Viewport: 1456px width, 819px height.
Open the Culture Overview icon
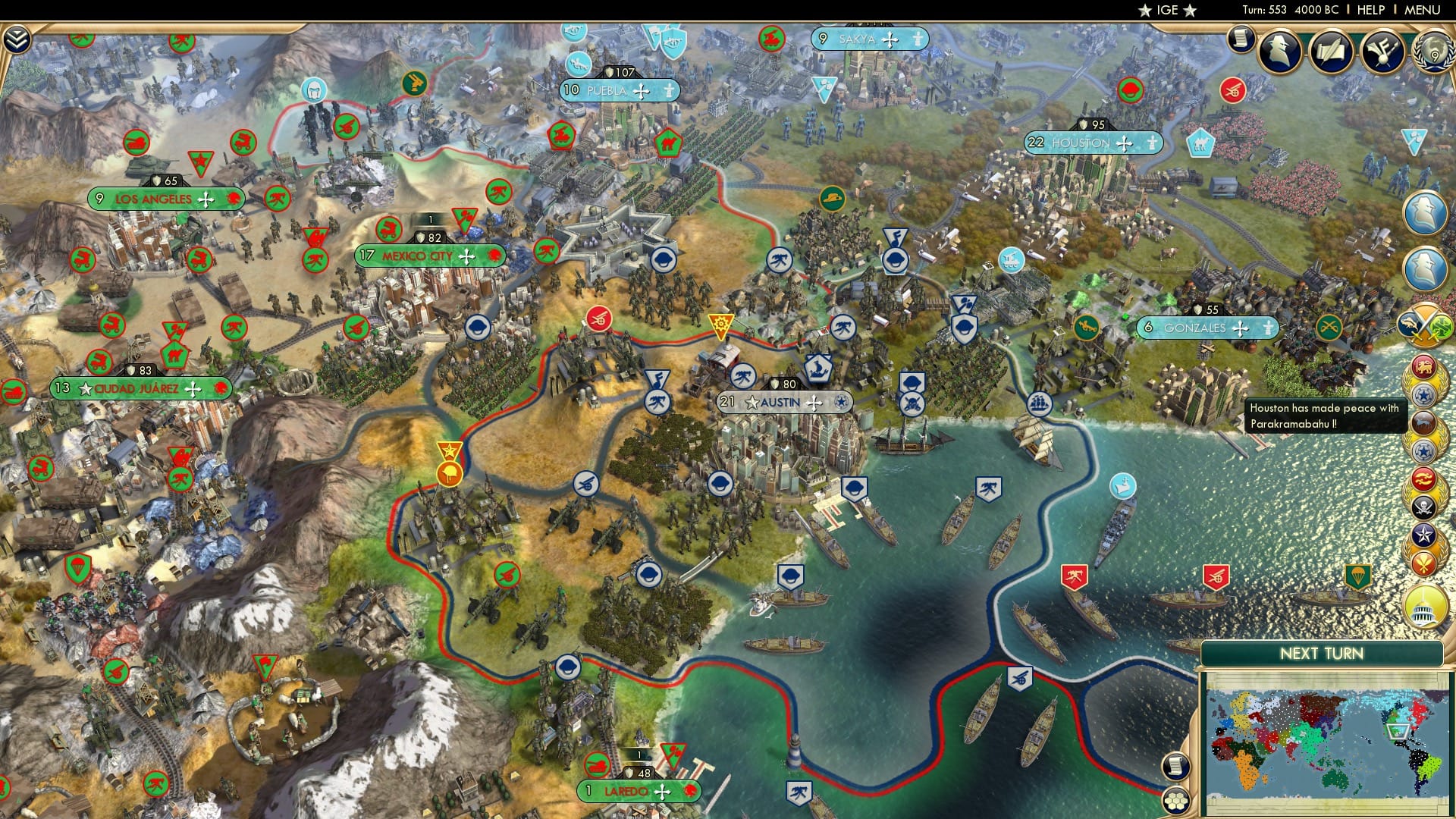[1382, 52]
